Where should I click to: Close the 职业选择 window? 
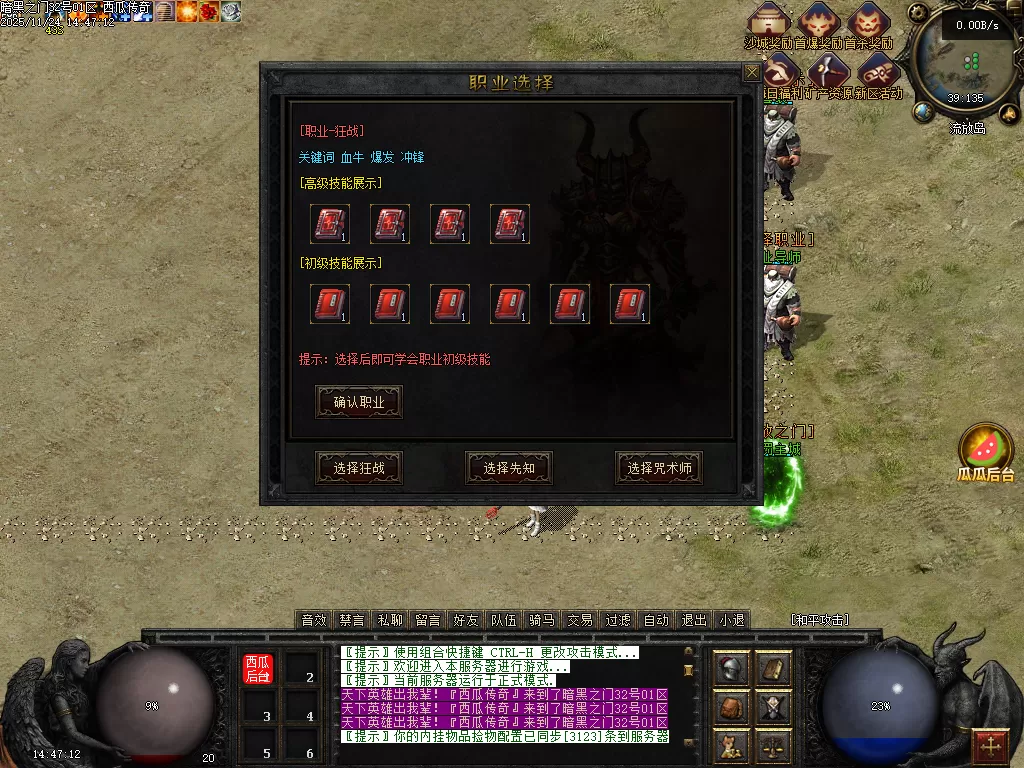(x=751, y=72)
